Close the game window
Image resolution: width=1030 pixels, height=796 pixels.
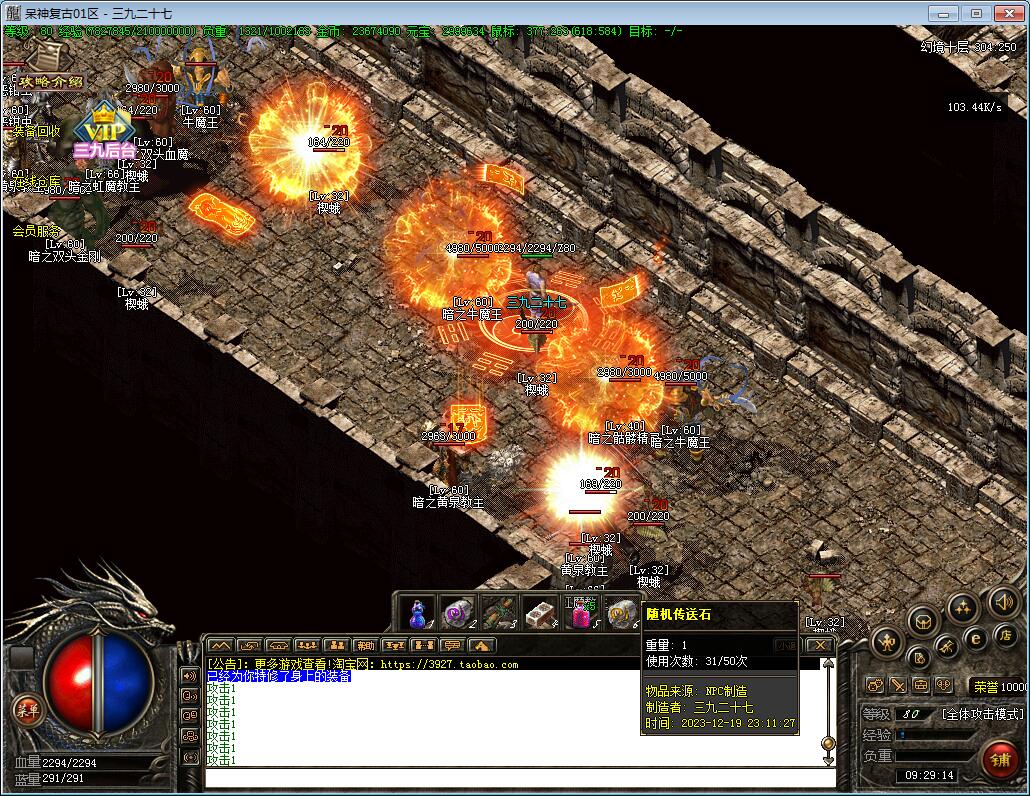pyautogui.click(x=1006, y=13)
